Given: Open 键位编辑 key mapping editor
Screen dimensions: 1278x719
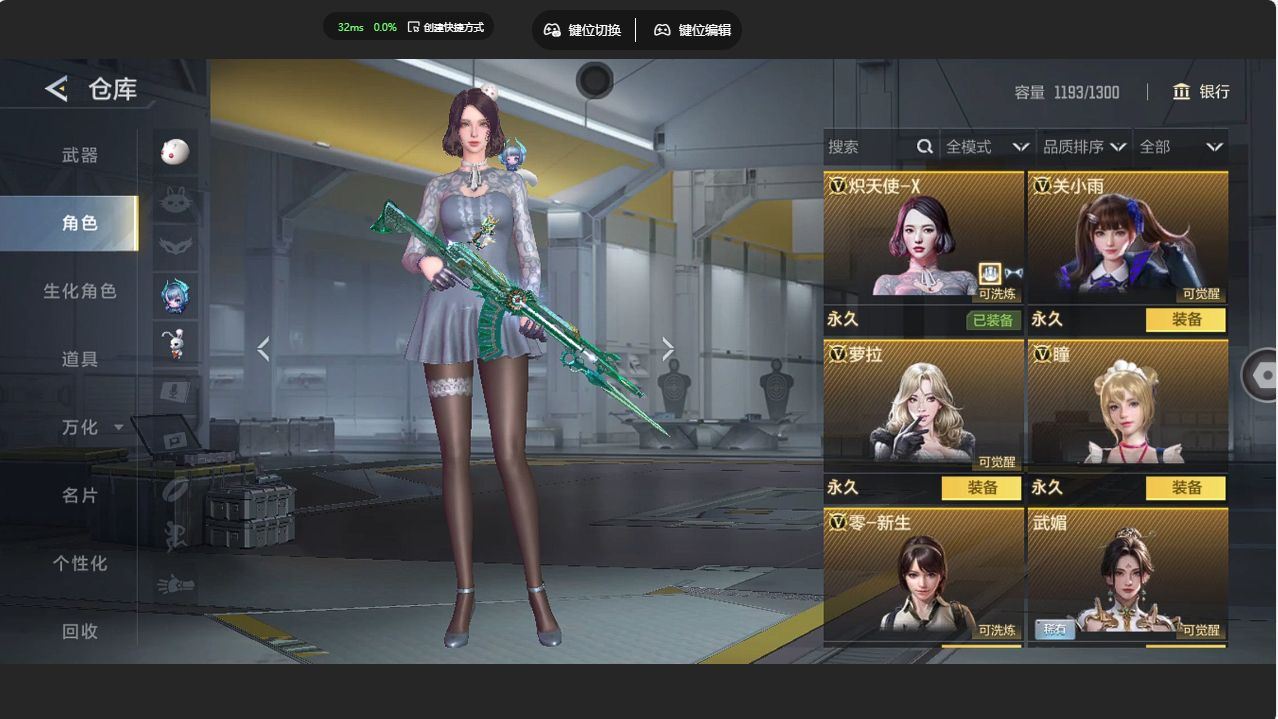Looking at the screenshot, I should point(693,30).
